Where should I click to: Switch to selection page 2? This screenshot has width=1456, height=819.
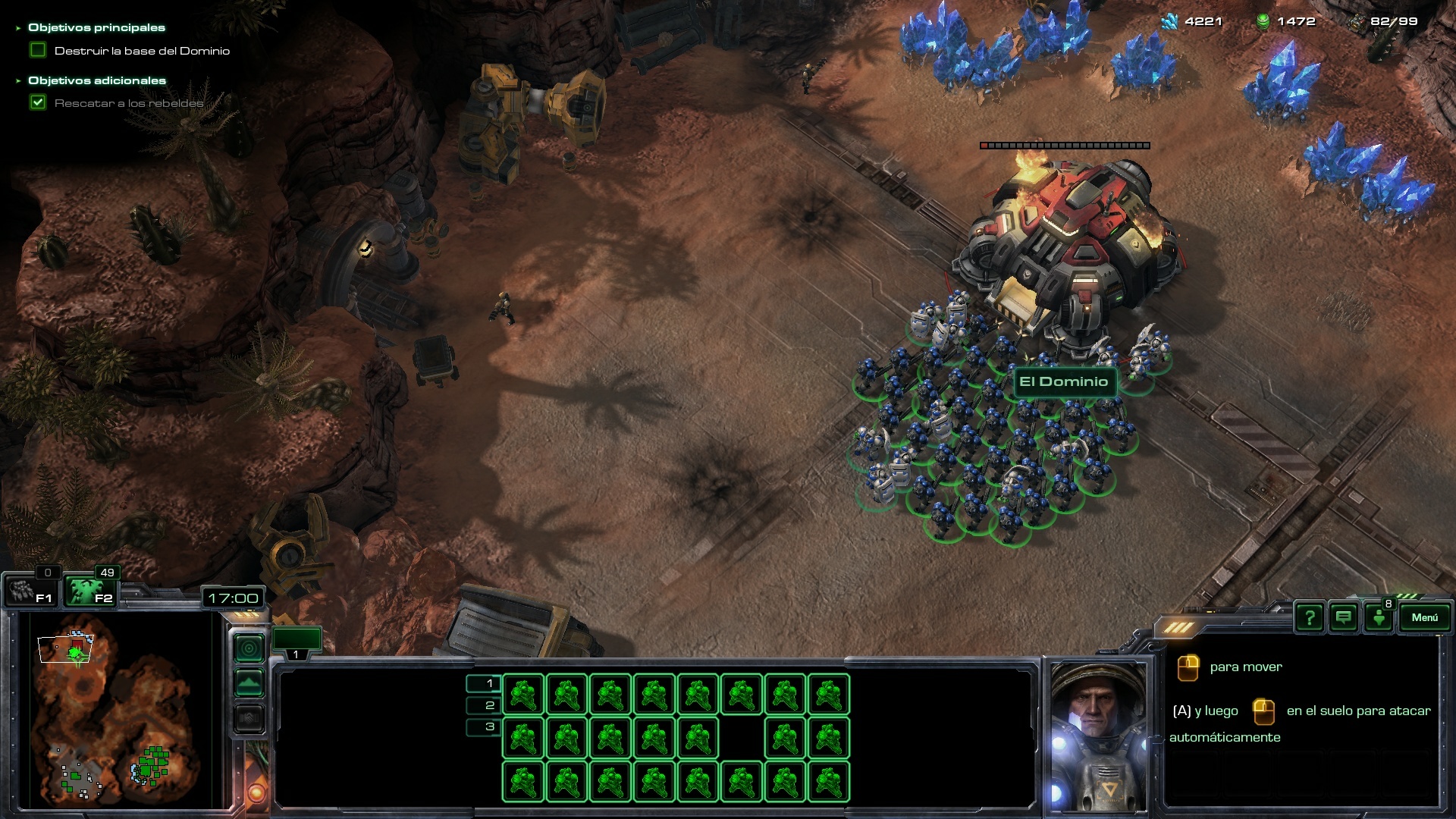tap(483, 705)
